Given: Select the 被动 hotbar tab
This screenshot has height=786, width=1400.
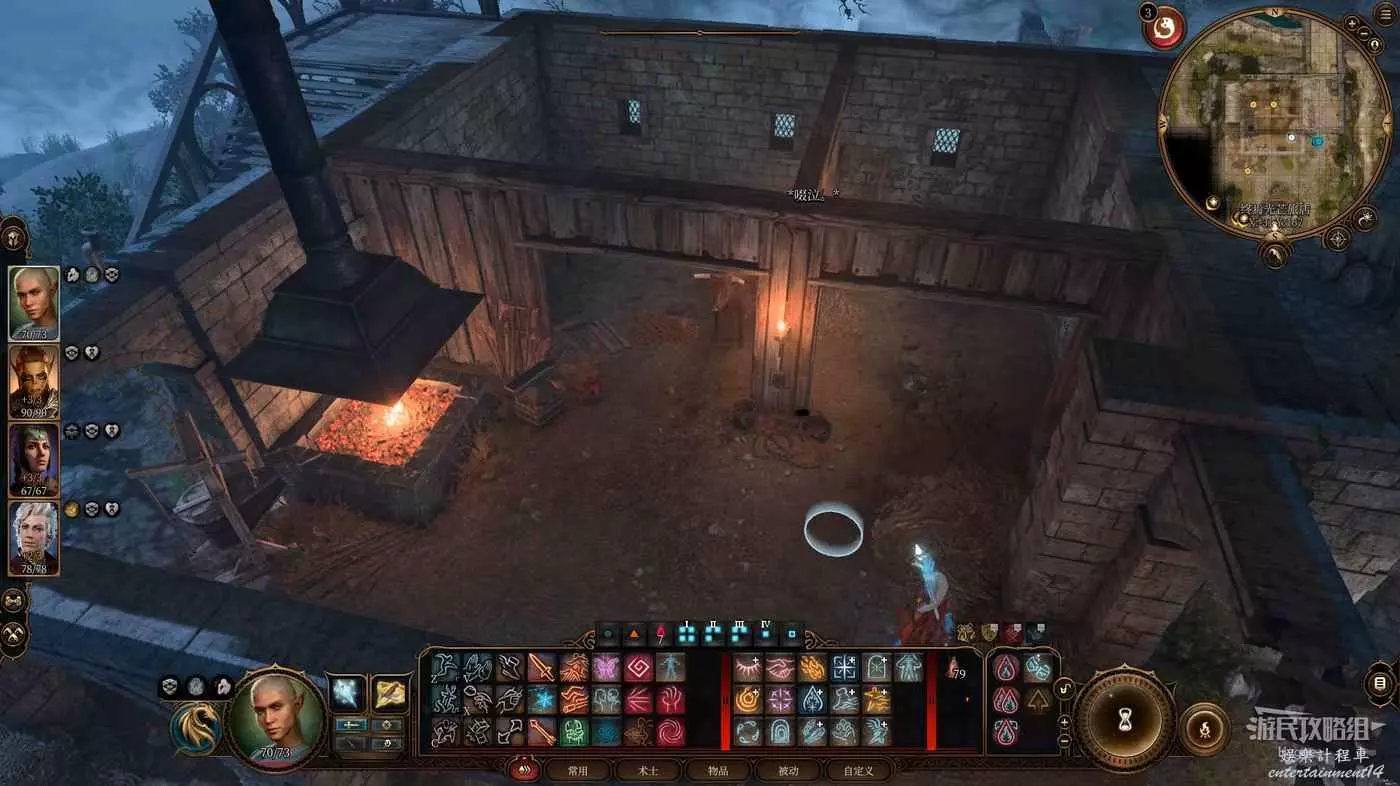Looking at the screenshot, I should coord(788,771).
